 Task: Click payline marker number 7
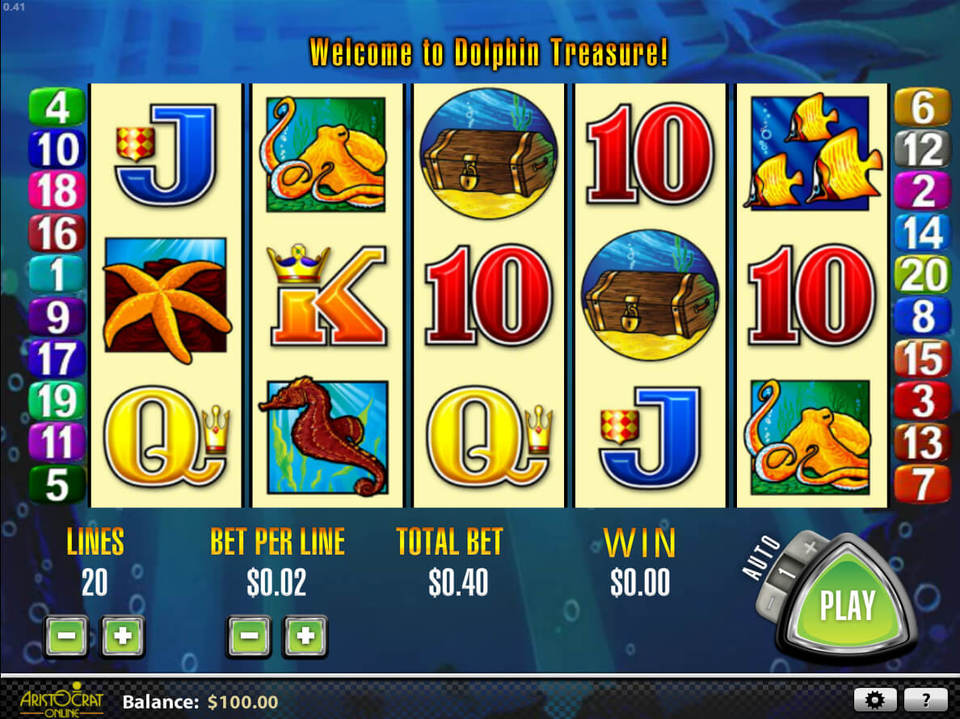point(922,485)
